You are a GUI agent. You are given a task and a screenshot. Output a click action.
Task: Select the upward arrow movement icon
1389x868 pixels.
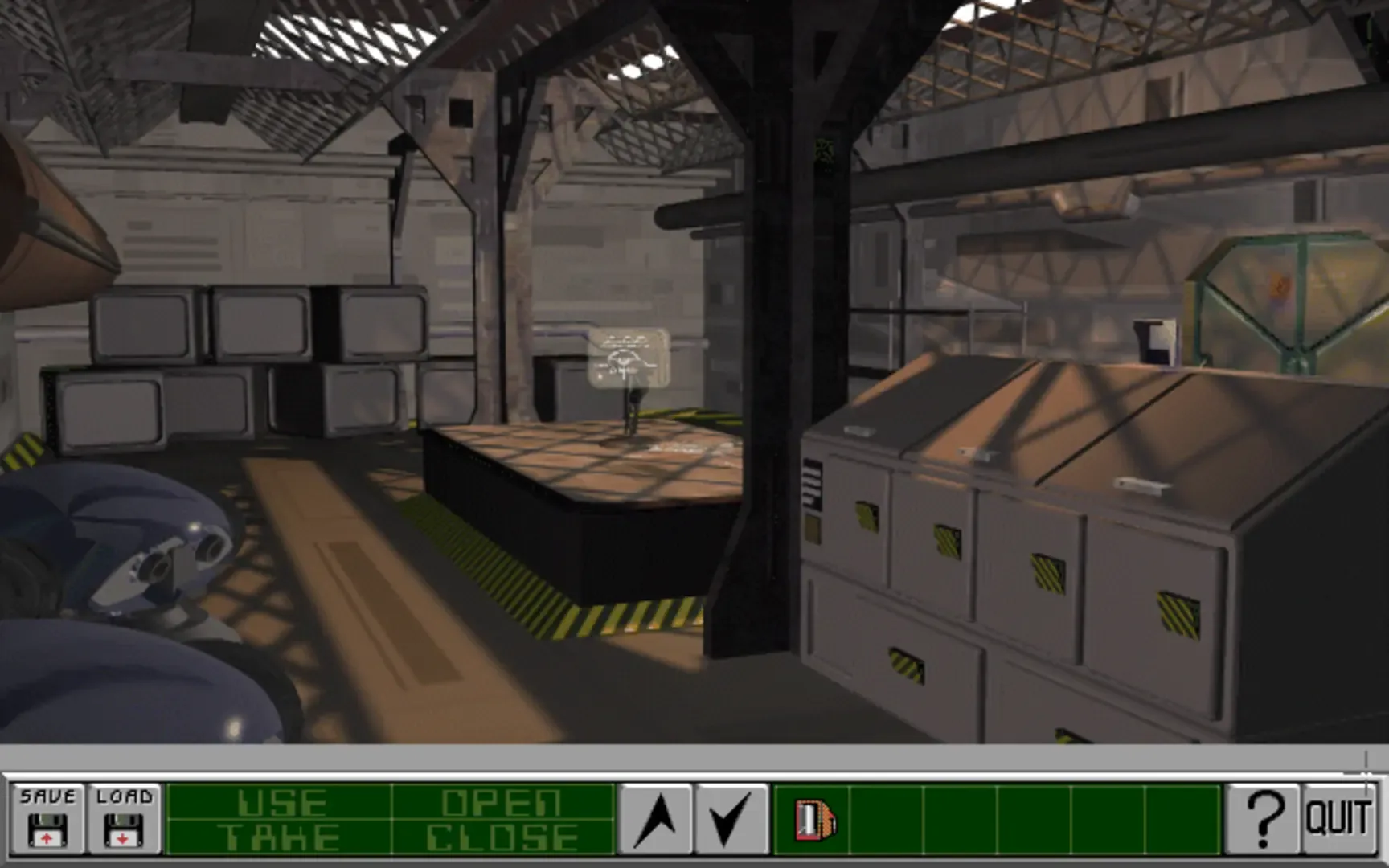tap(661, 820)
